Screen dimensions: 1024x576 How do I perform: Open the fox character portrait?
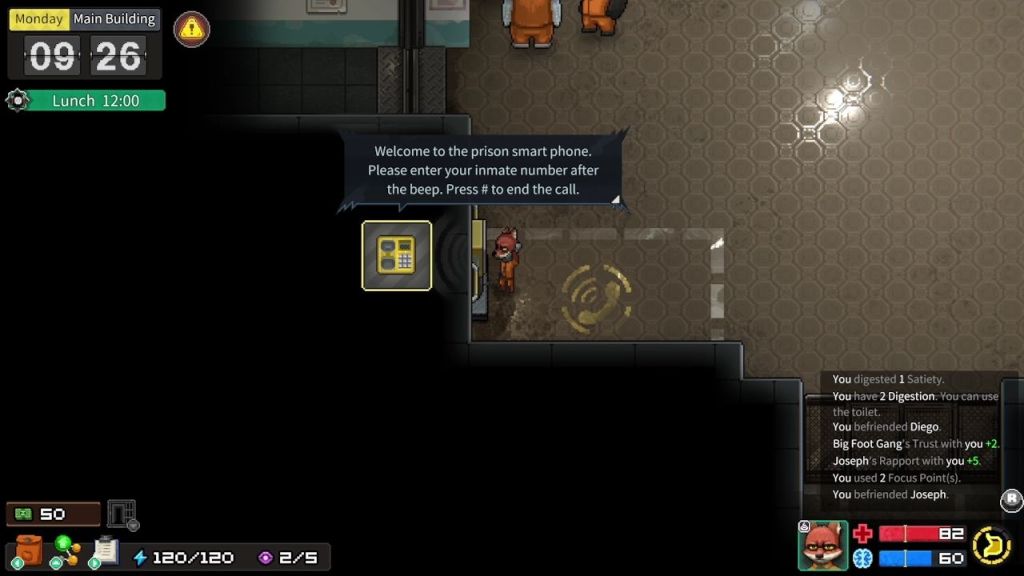tap(822, 545)
